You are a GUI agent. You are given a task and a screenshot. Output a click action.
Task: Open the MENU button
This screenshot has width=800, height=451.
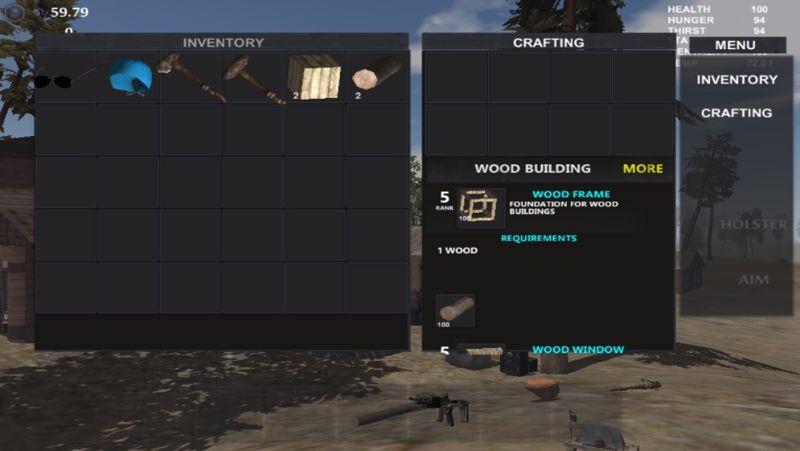735,45
